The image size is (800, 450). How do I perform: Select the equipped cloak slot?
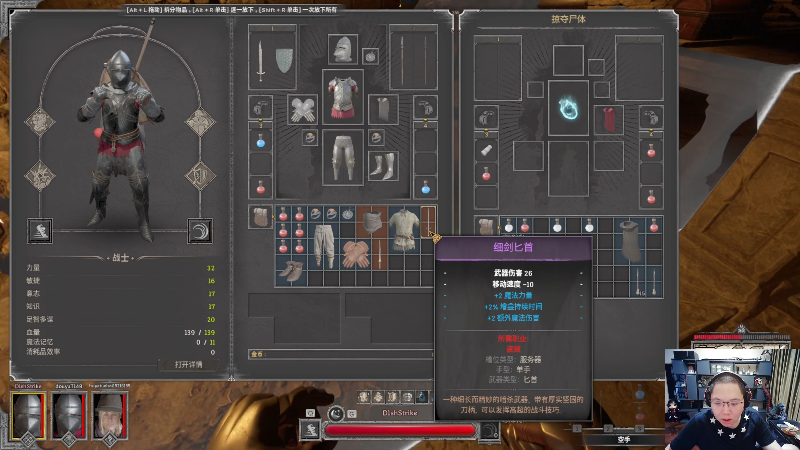(x=383, y=109)
